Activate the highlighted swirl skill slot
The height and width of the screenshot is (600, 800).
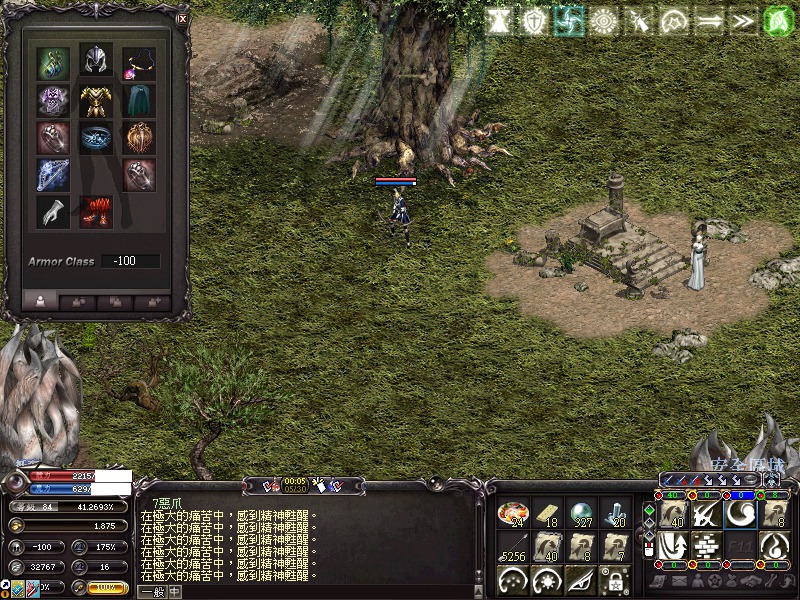coord(741,513)
